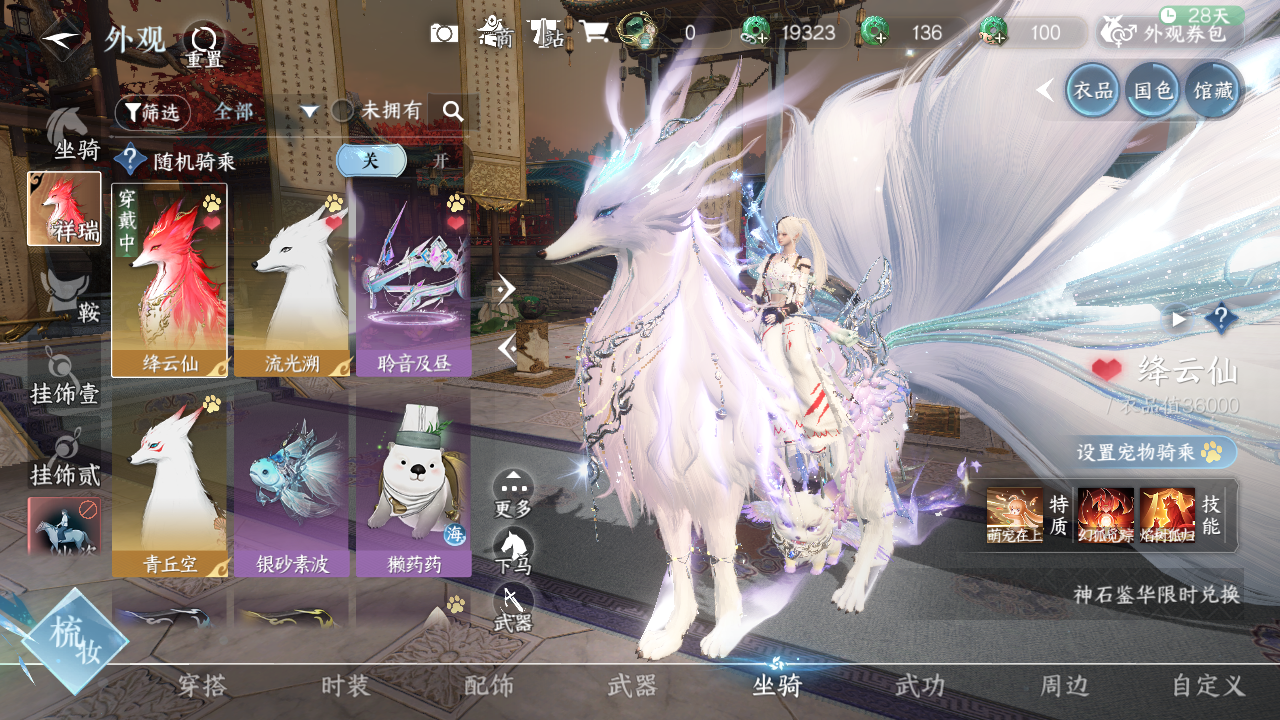Open the 时装 tab

(x=346, y=686)
